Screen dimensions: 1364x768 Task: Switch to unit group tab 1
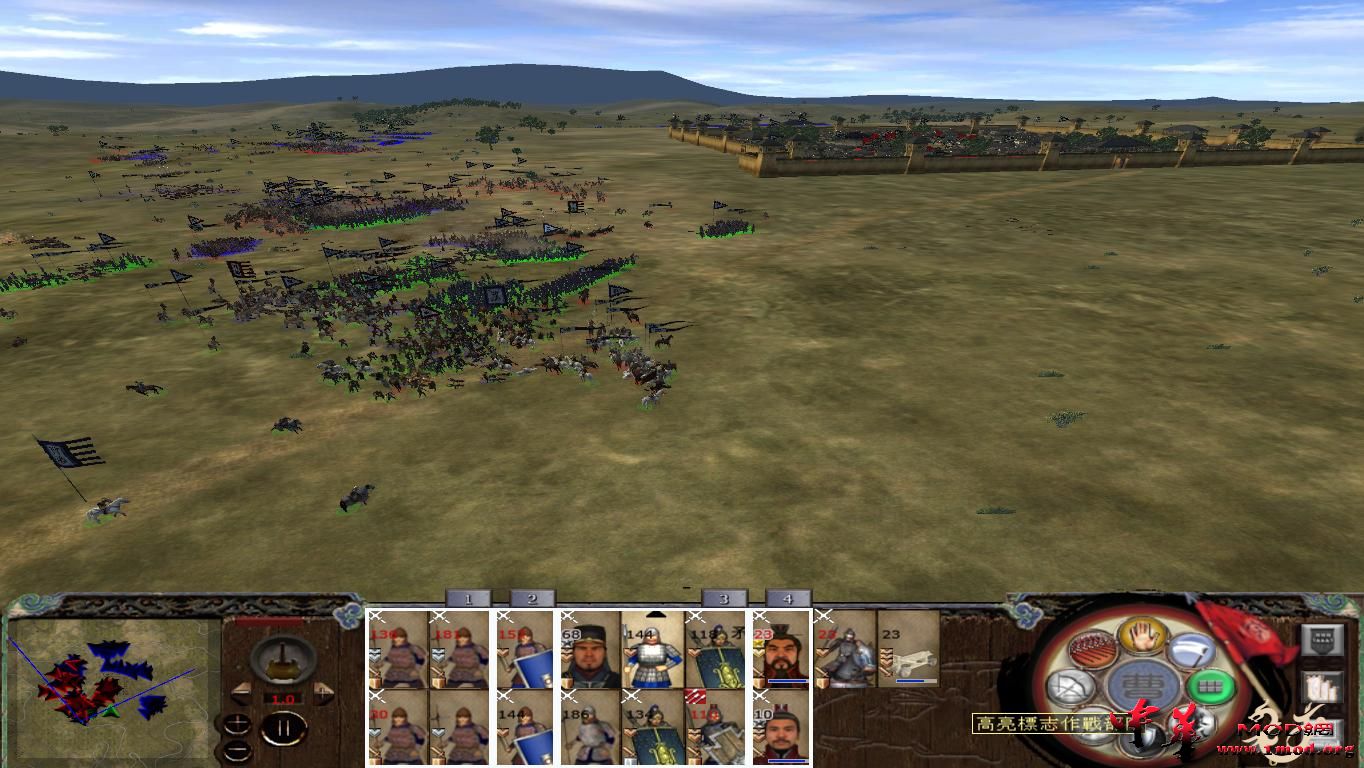click(x=467, y=599)
